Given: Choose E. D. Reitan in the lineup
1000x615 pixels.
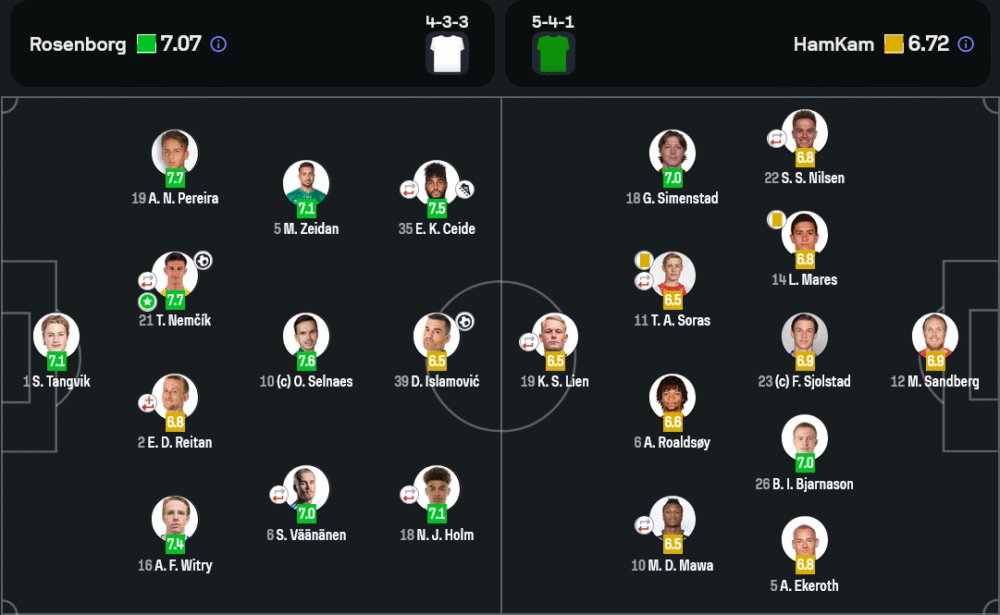Looking at the screenshot, I should (175, 398).
